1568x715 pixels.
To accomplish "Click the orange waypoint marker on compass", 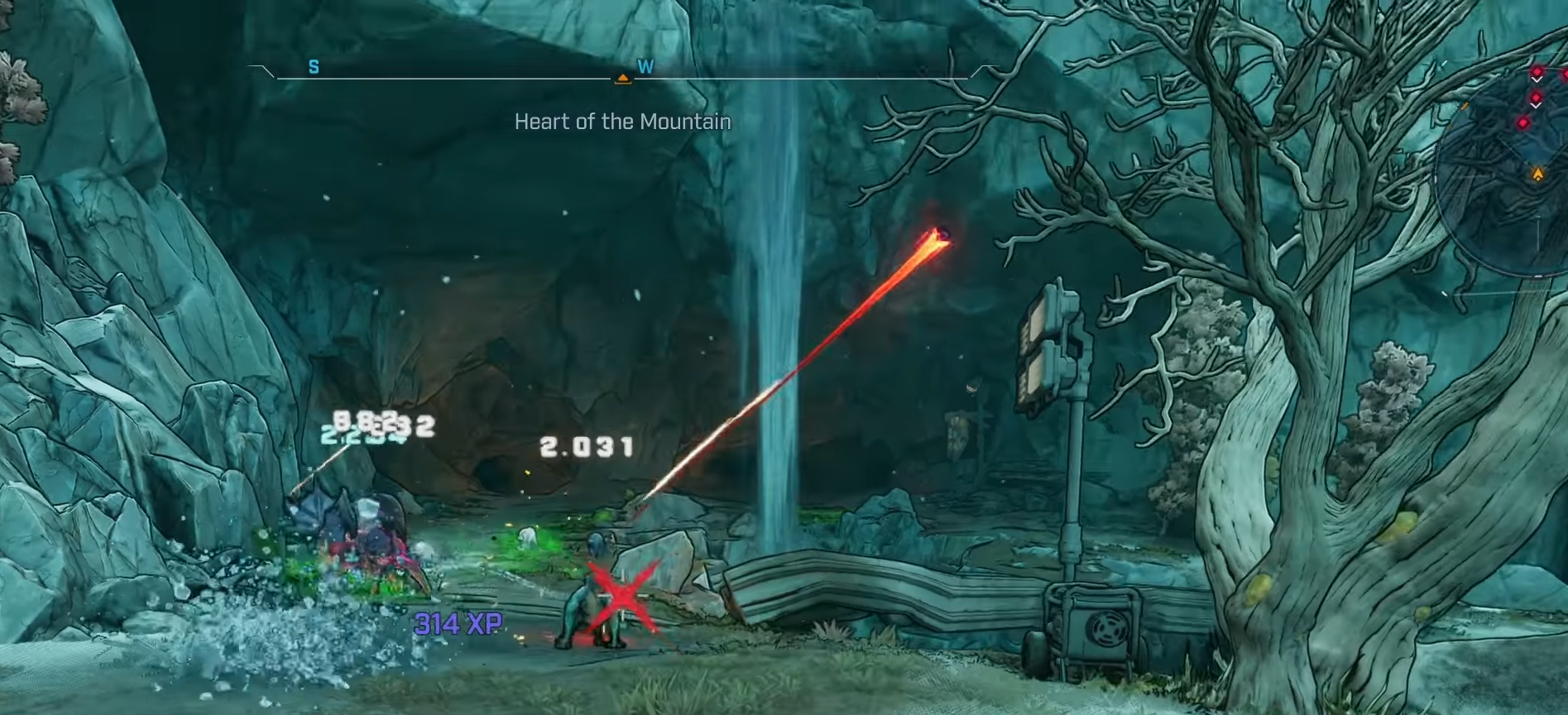I will pyautogui.click(x=623, y=79).
